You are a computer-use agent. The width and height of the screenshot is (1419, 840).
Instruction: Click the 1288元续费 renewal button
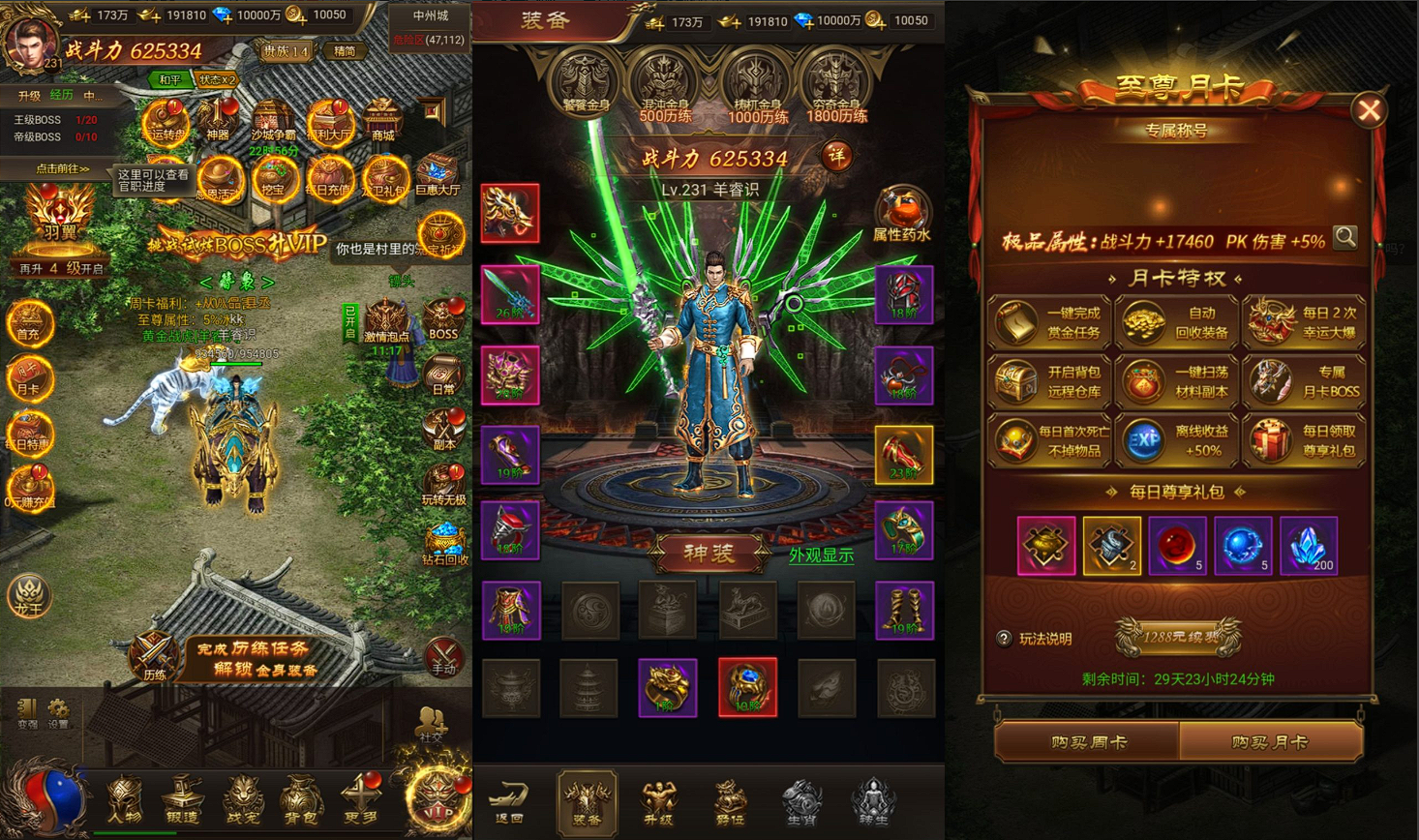(1177, 637)
